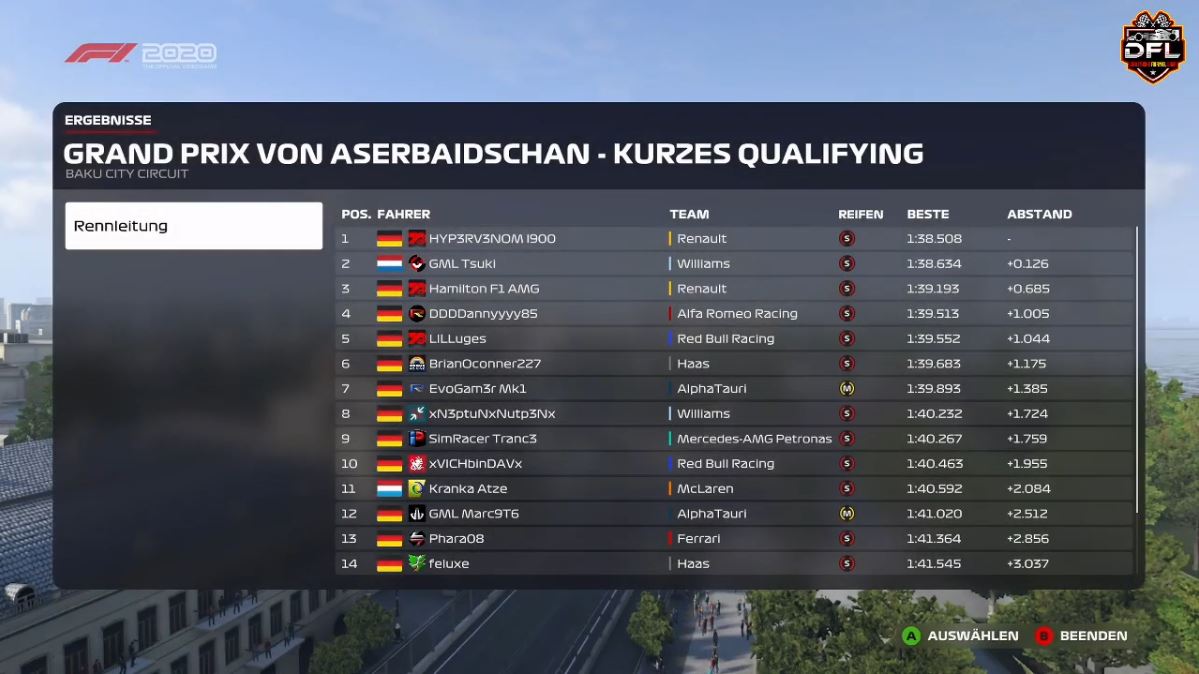The height and width of the screenshot is (674, 1199).
Task: Select the EvoGam3r Mk1 row
Action: [734, 389]
